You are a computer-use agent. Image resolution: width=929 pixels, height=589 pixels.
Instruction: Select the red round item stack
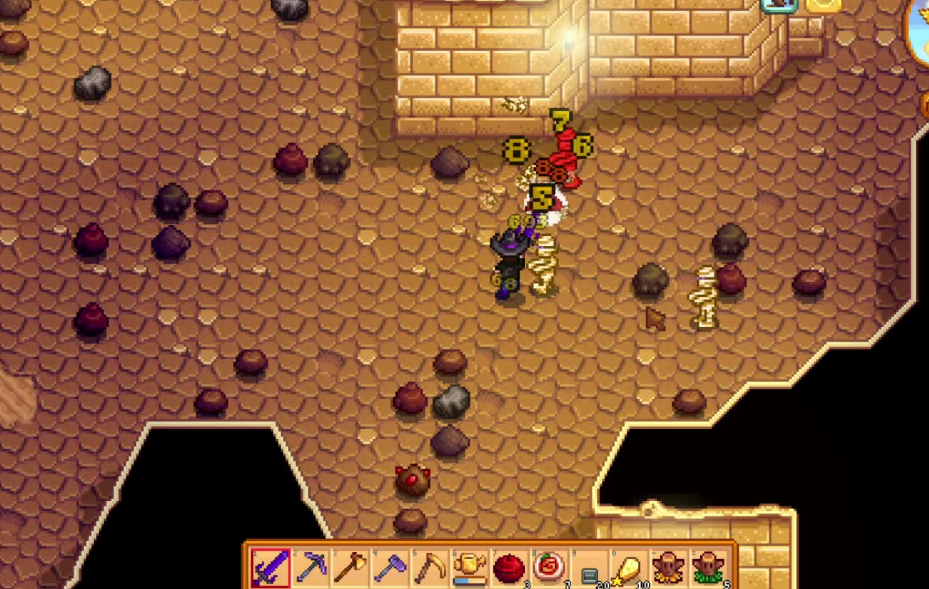click(509, 568)
